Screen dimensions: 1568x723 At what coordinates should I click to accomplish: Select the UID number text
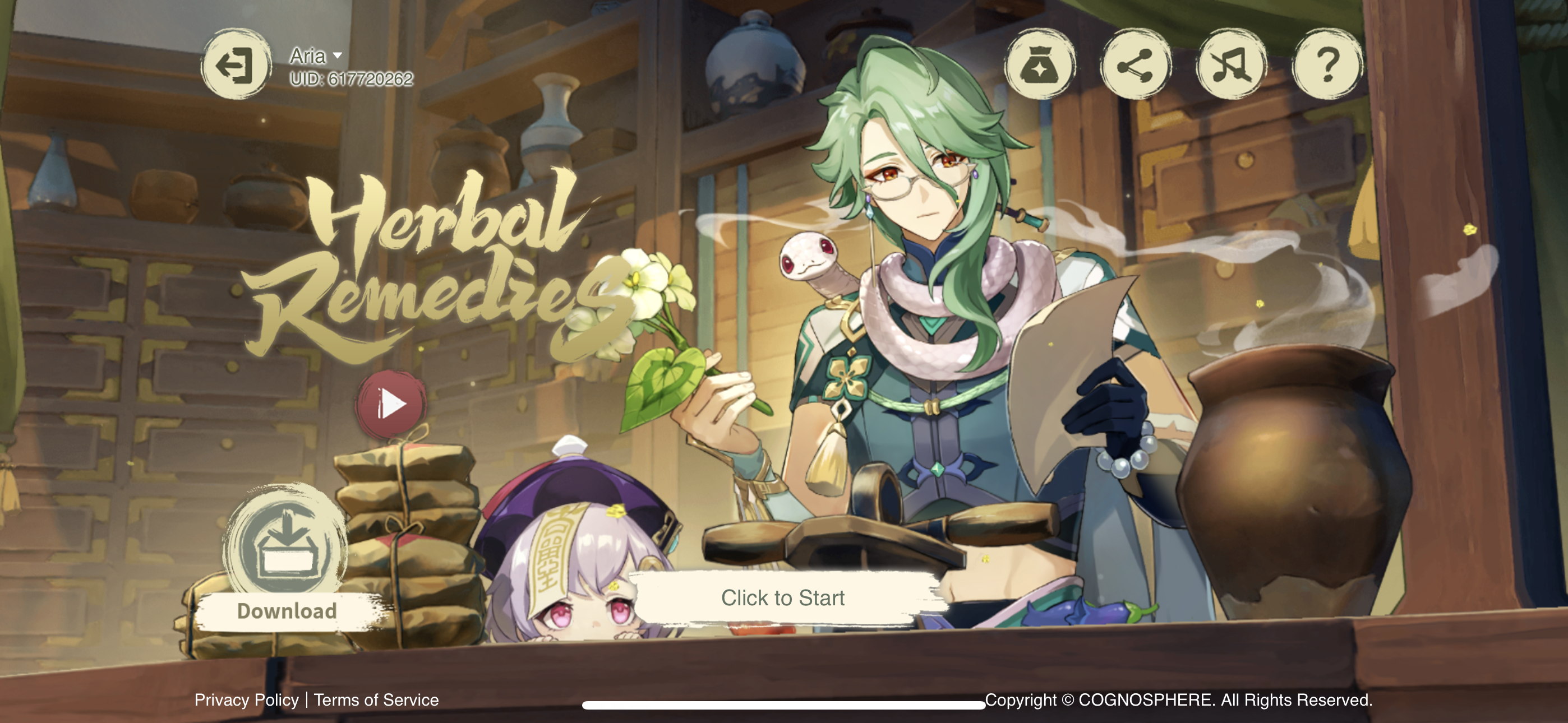pyautogui.click(x=350, y=78)
